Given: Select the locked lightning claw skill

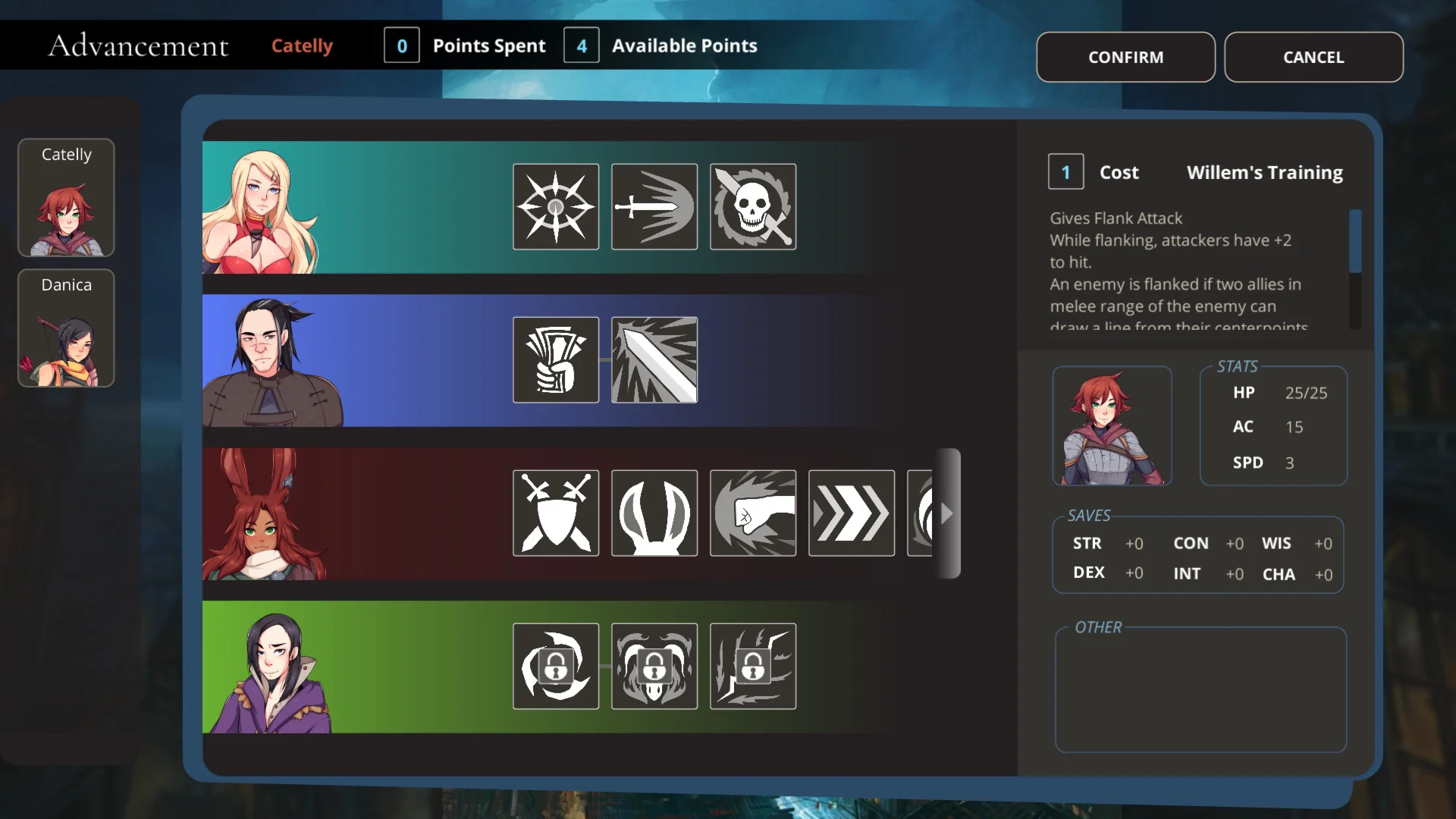Looking at the screenshot, I should click(753, 666).
